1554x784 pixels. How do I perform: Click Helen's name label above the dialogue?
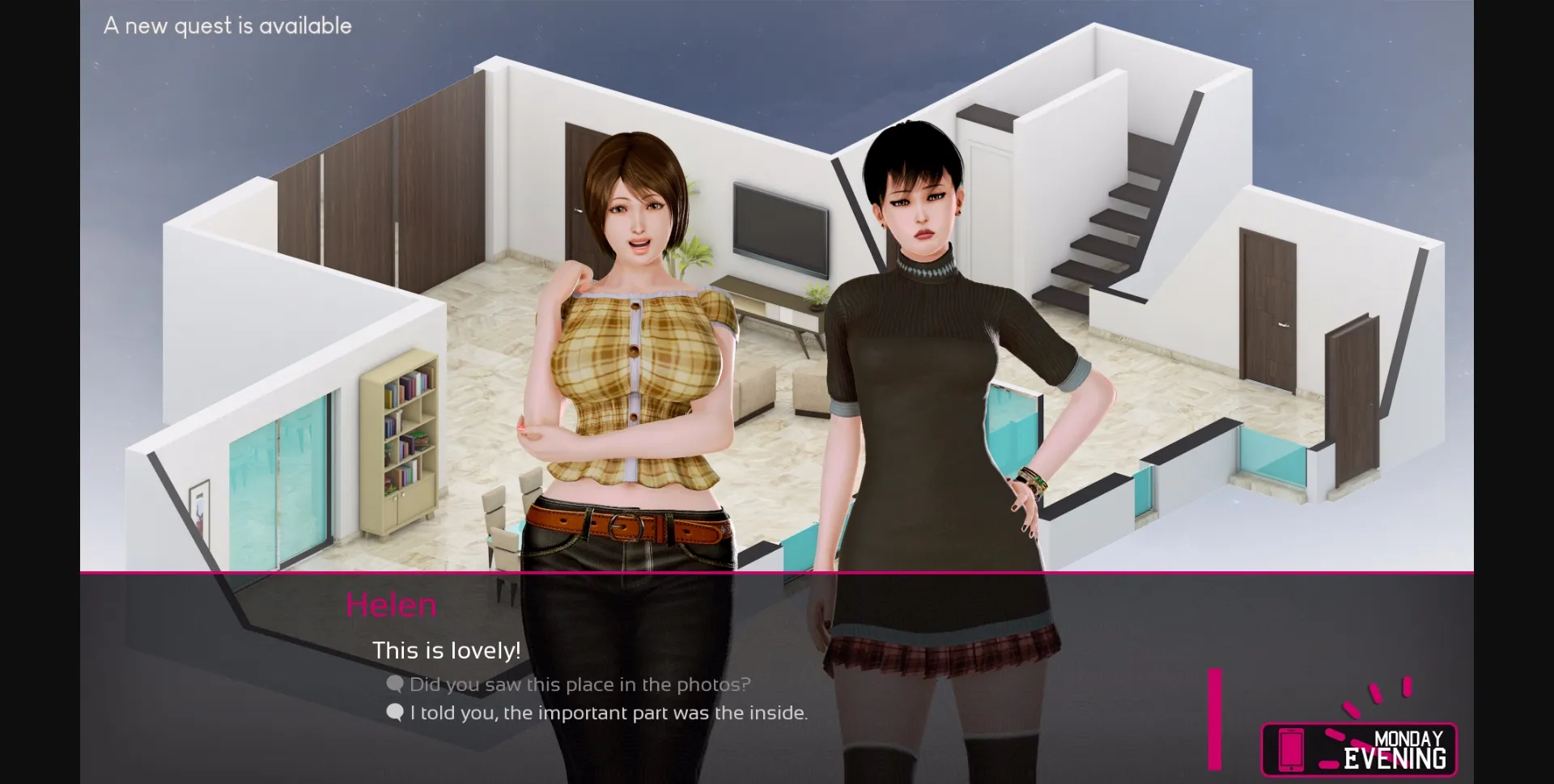(392, 604)
